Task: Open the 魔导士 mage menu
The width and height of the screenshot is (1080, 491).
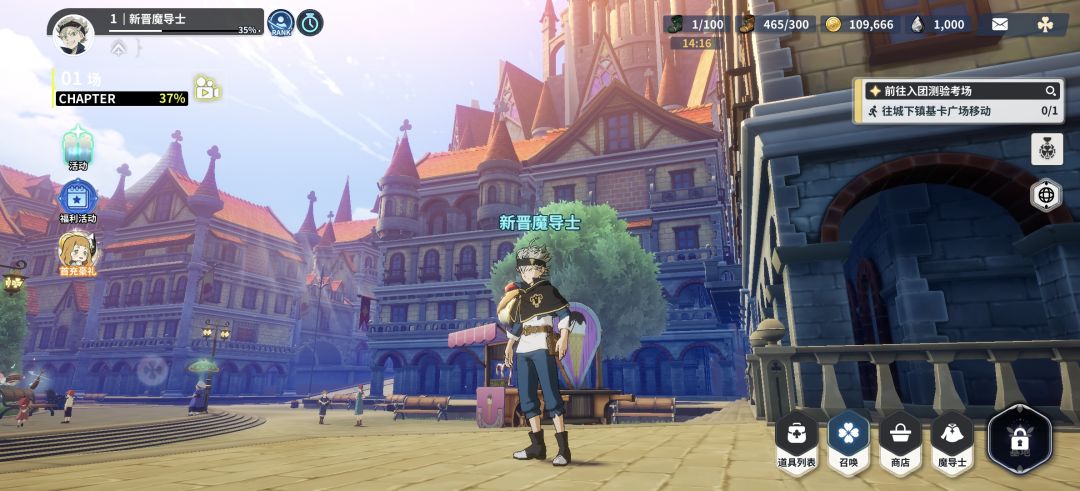Action: (952, 440)
